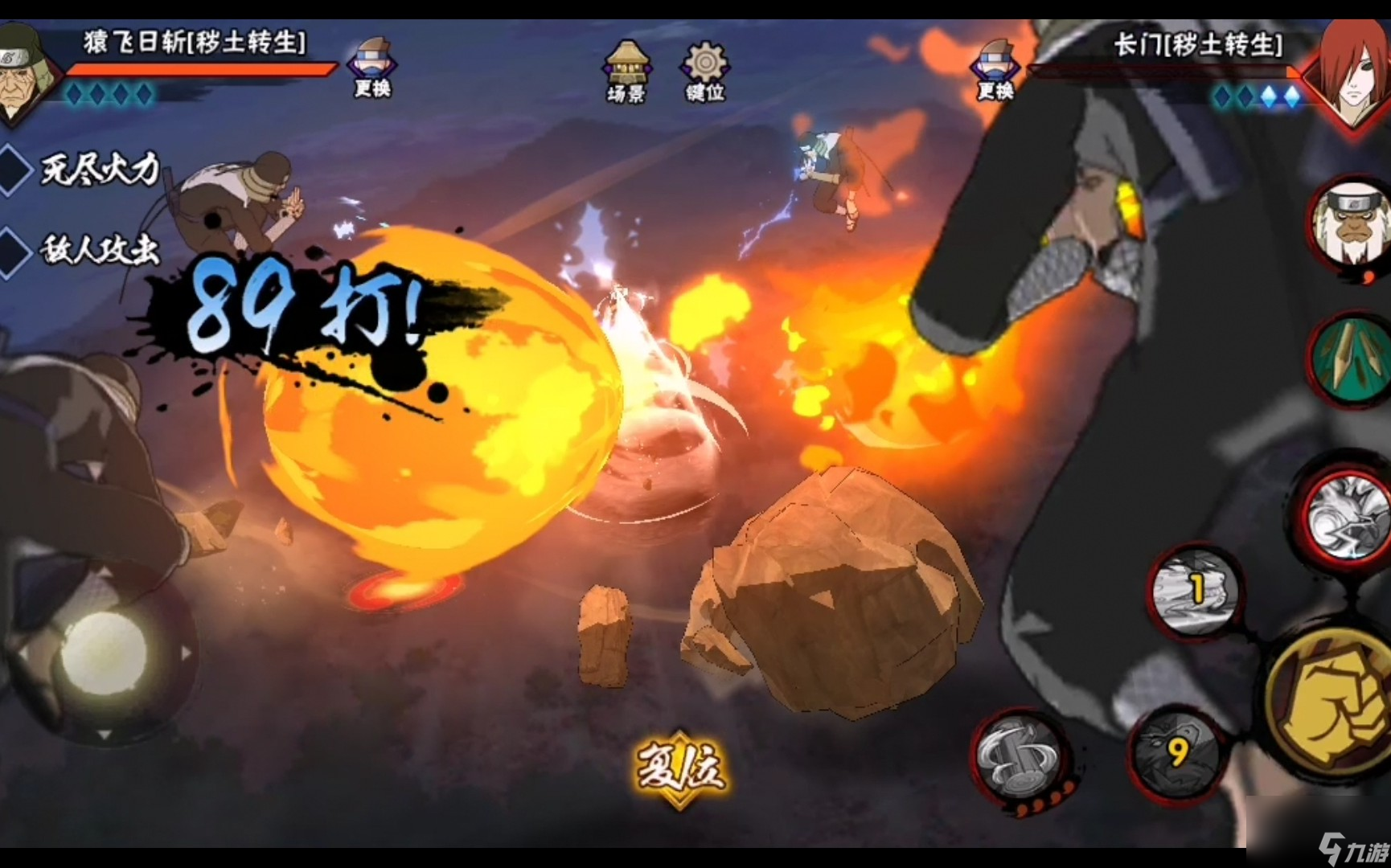
Task: Click the golden 复位 reset button
Action: coord(680,767)
